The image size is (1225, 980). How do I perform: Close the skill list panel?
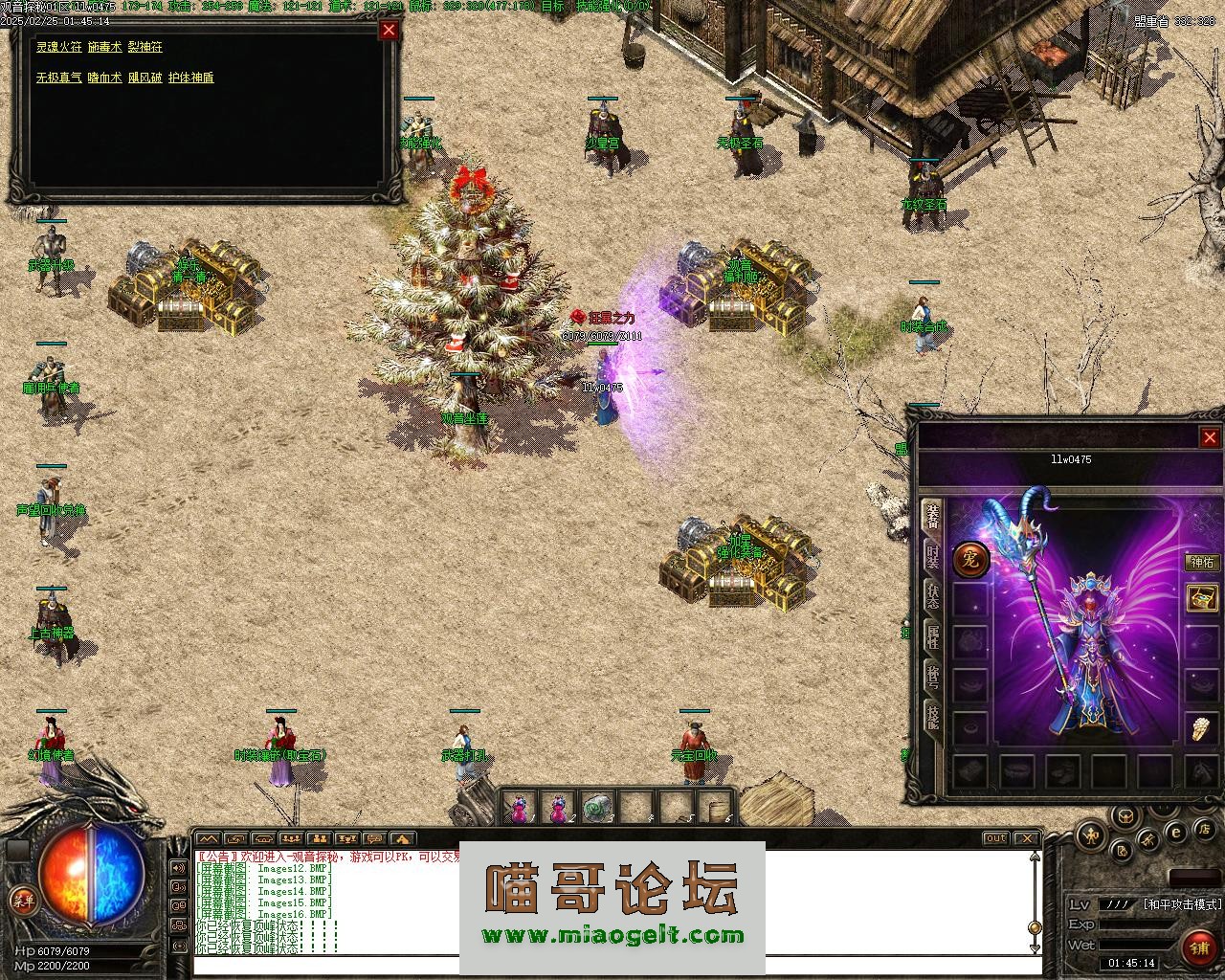coord(389,30)
